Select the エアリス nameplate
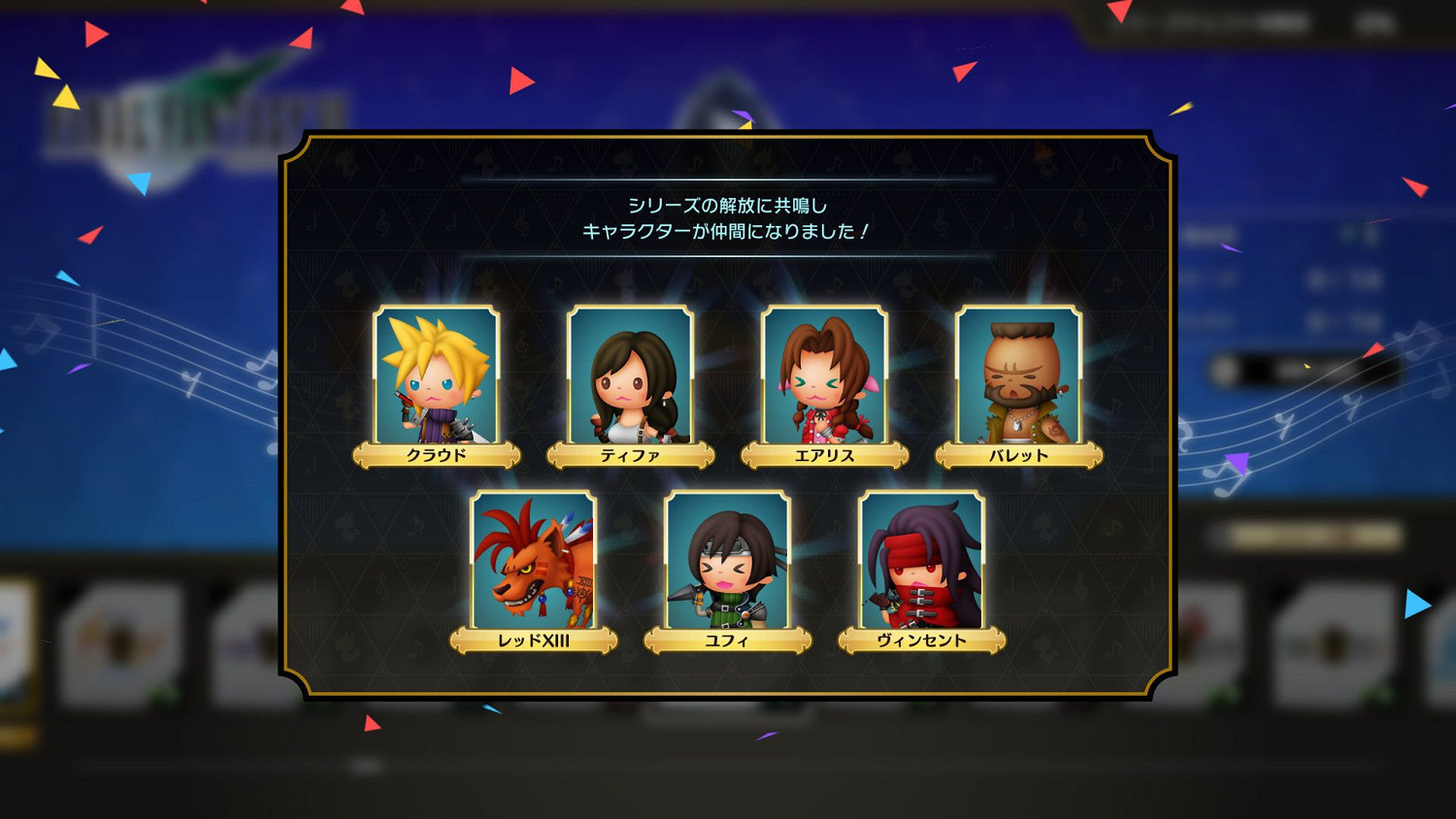1456x819 pixels. point(825,452)
